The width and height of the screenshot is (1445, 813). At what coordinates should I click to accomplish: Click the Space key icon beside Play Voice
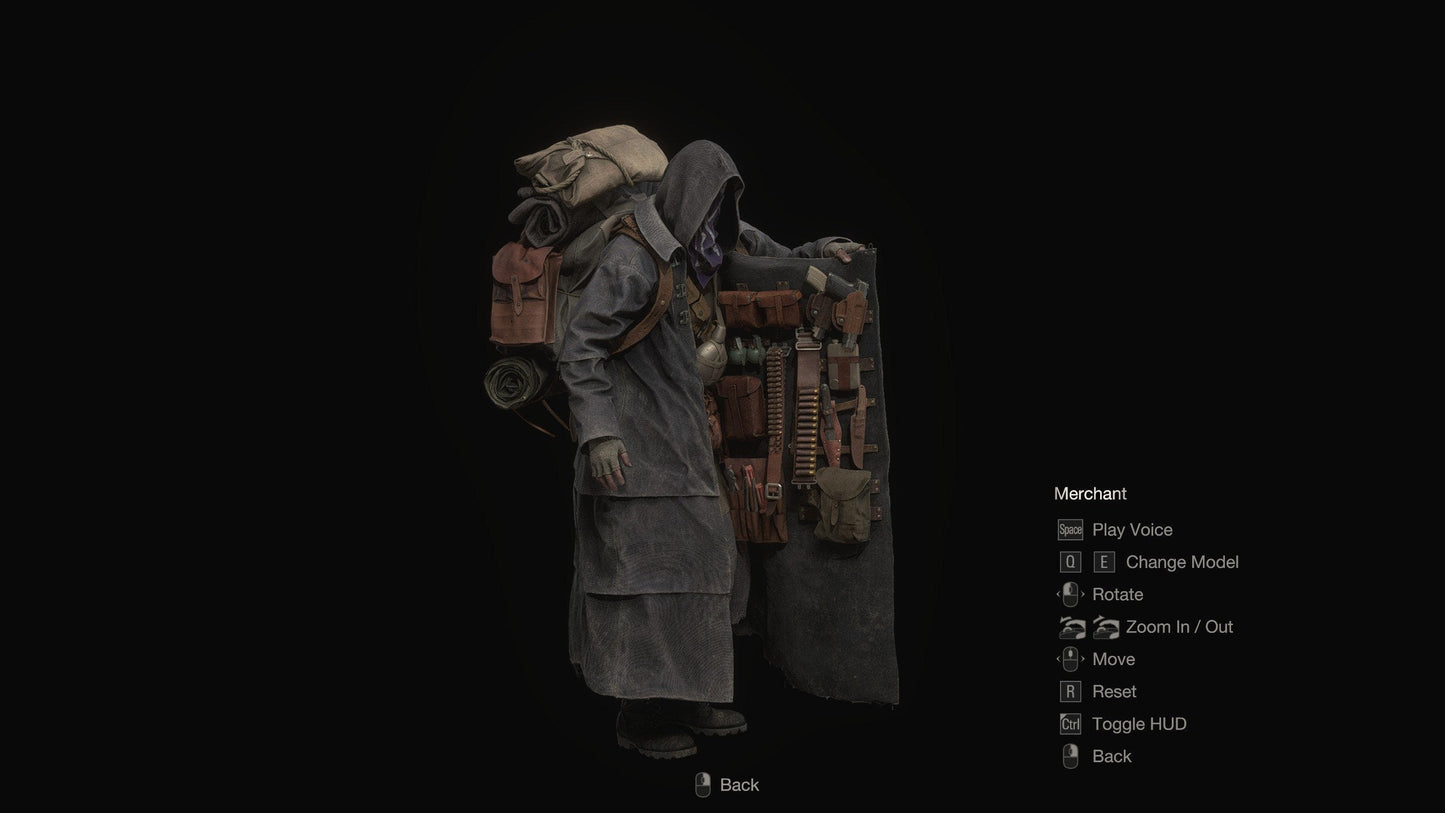coord(1069,528)
